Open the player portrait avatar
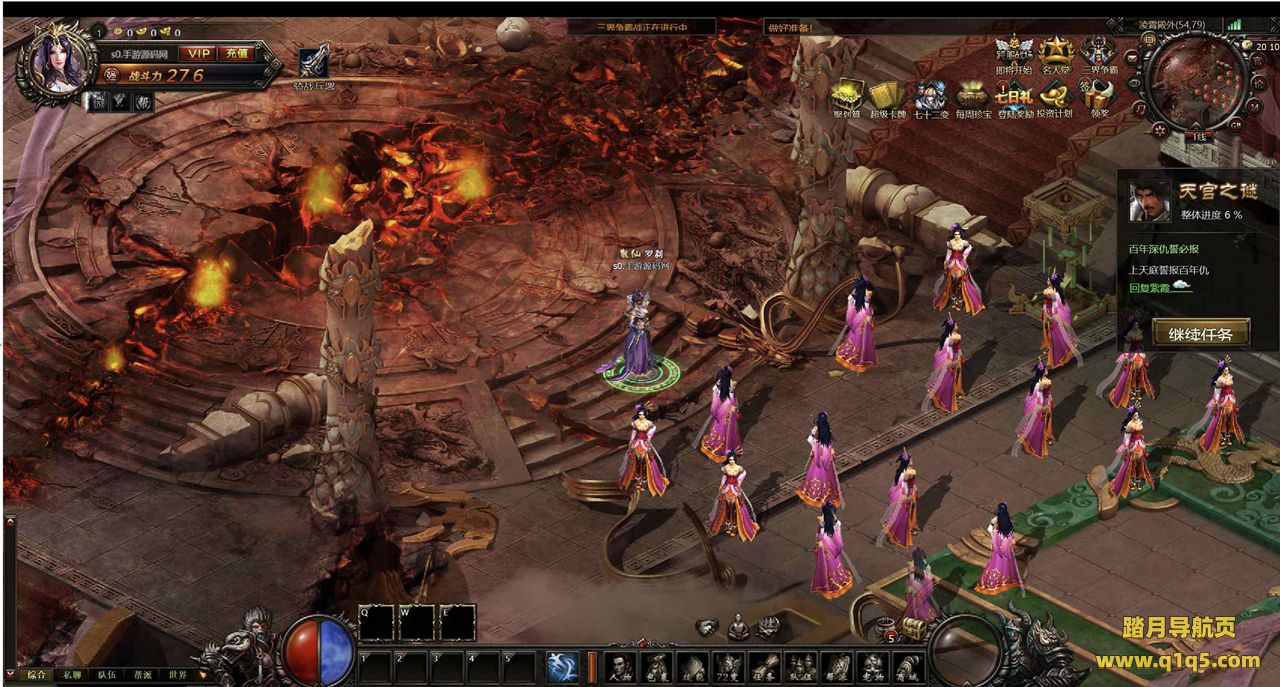The width and height of the screenshot is (1280, 687). (58, 58)
